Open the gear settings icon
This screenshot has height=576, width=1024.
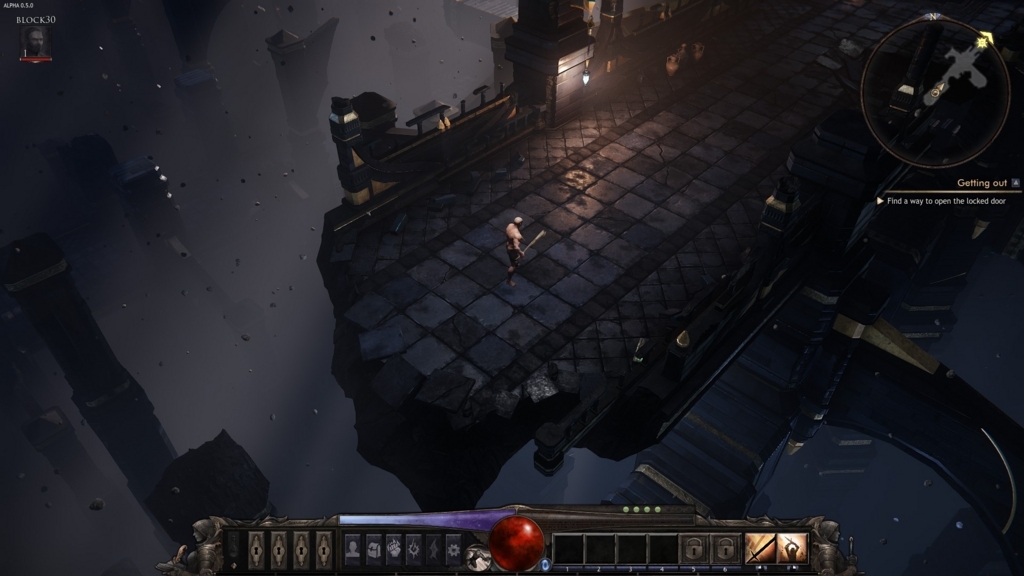click(x=453, y=548)
